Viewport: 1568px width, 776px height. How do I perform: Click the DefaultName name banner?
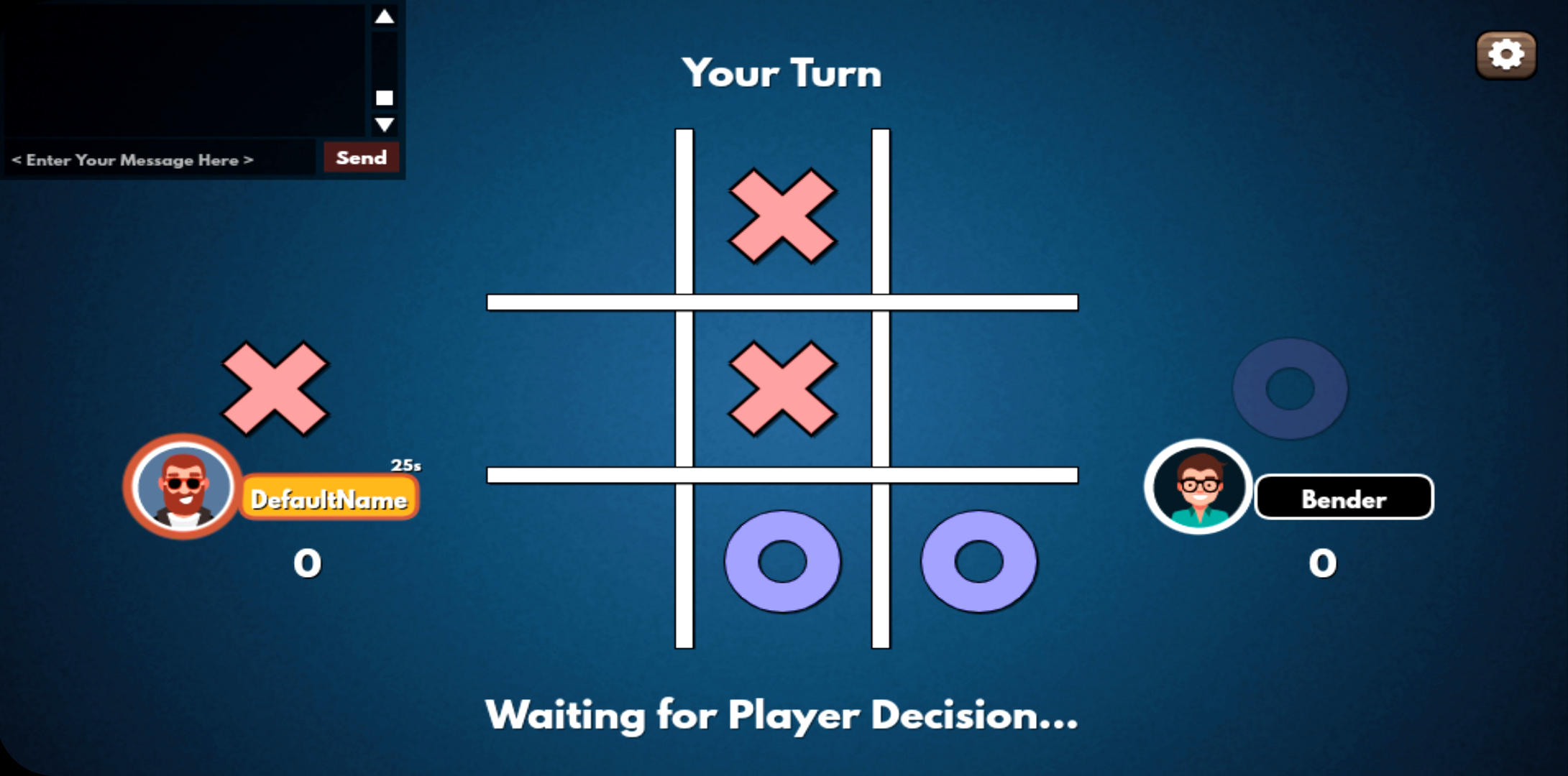pos(329,496)
